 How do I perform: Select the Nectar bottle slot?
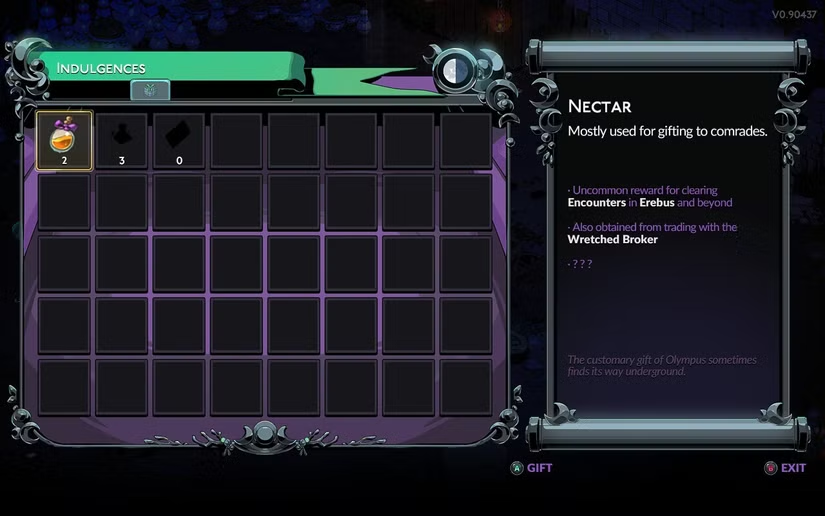[64, 140]
